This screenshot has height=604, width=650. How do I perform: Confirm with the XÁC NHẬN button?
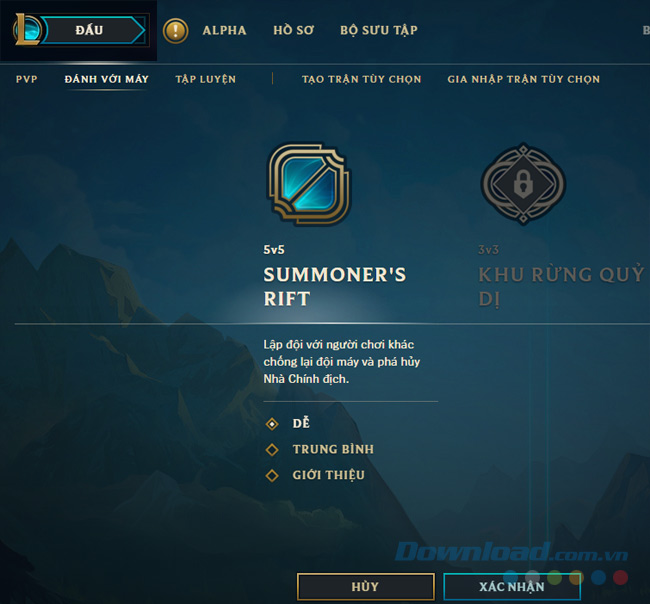(511, 587)
